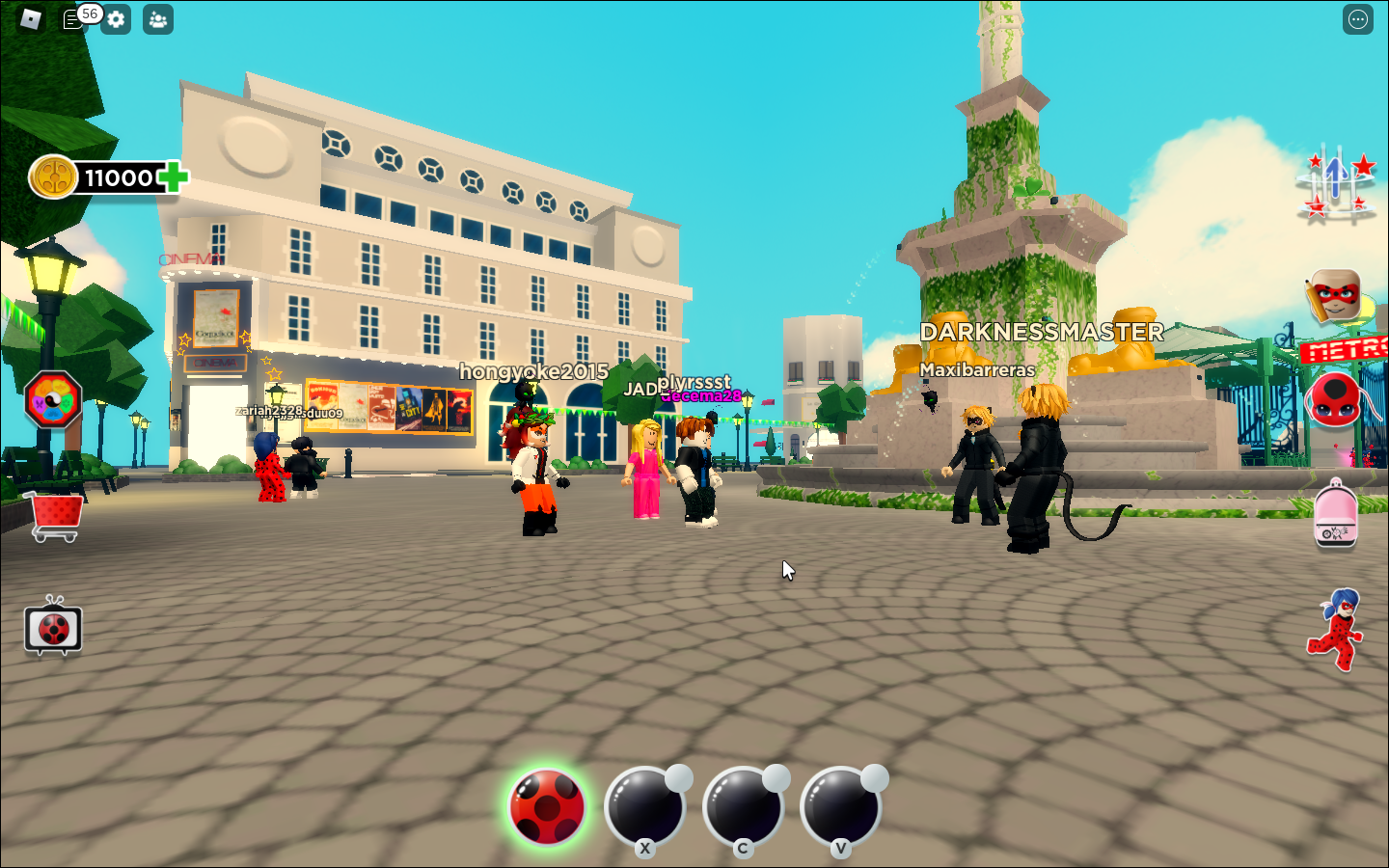Open the pink backpack inventory
The height and width of the screenshot is (868, 1389).
pos(1335,515)
